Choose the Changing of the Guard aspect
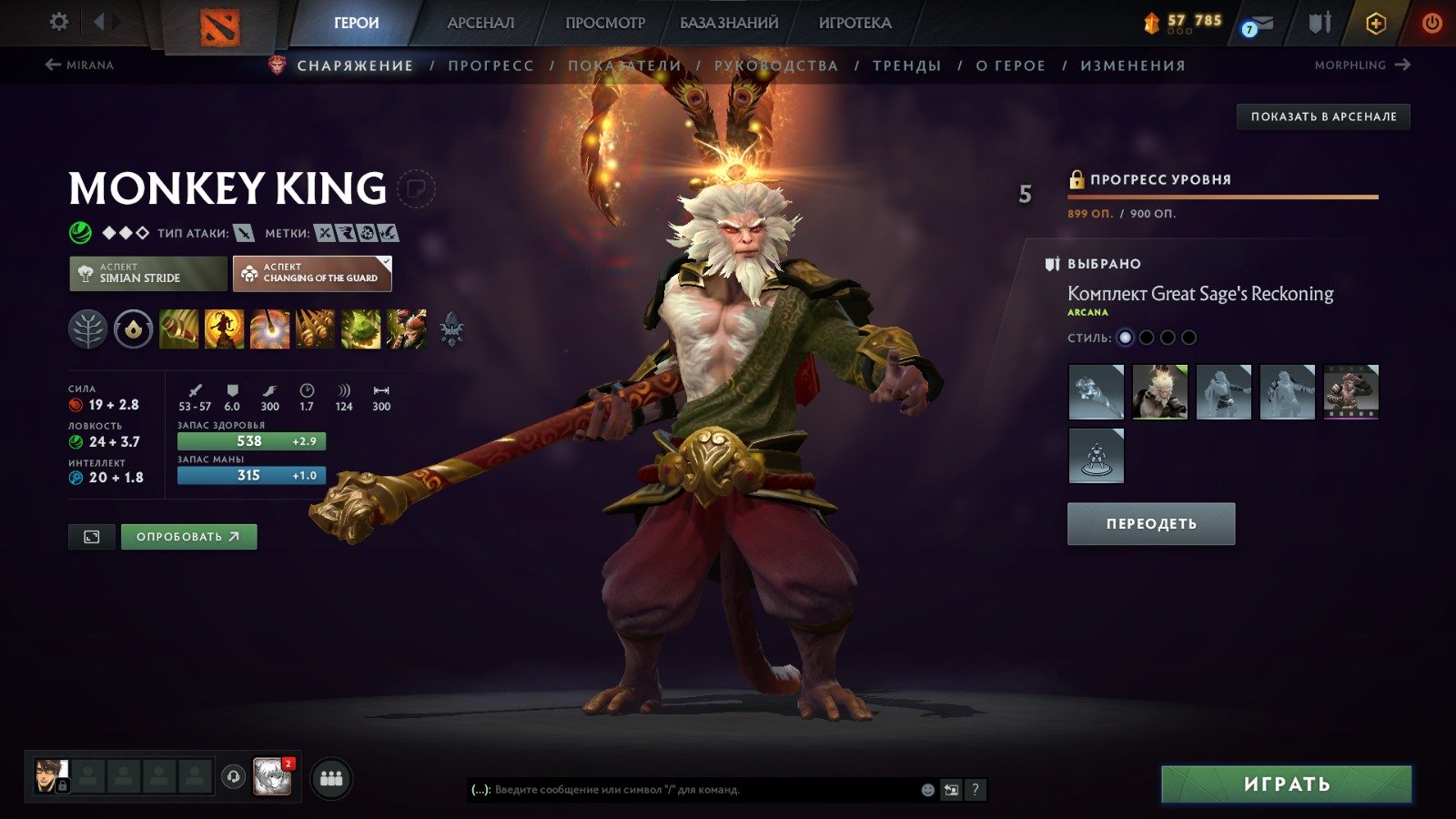Viewport: 1456px width, 819px height. click(312, 273)
